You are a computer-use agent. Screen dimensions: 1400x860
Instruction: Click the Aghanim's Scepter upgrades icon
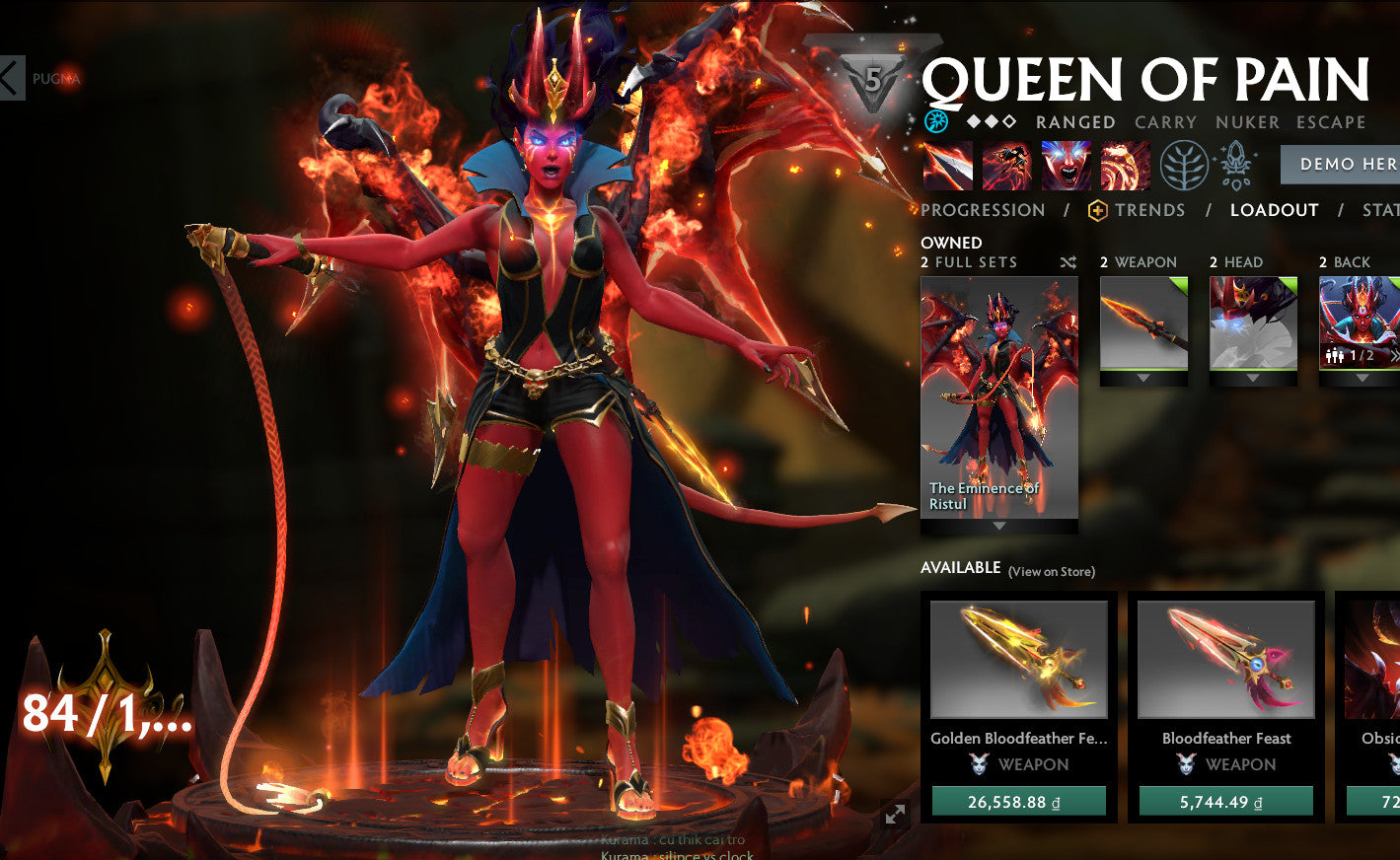1235,165
